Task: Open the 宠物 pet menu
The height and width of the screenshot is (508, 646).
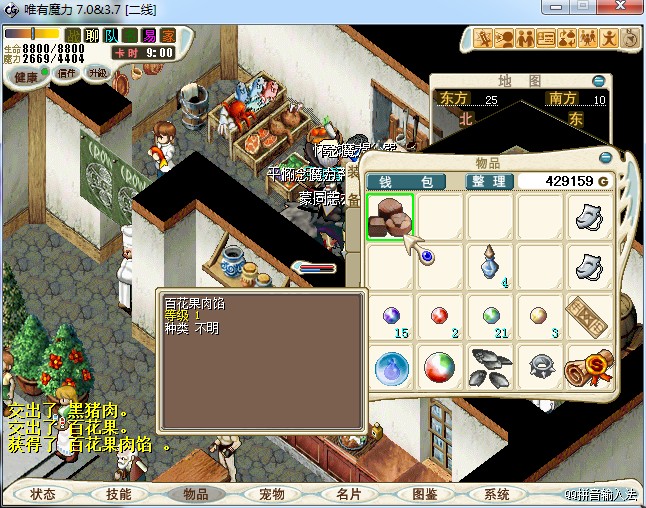Action: tap(272, 494)
